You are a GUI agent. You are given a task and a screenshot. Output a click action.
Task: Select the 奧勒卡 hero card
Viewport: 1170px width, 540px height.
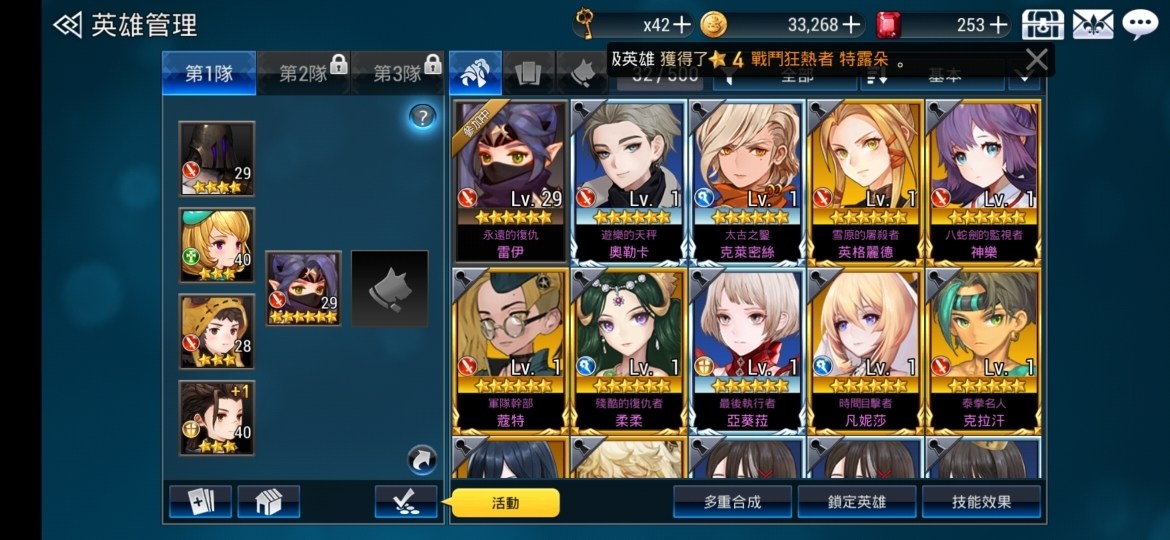pos(628,180)
